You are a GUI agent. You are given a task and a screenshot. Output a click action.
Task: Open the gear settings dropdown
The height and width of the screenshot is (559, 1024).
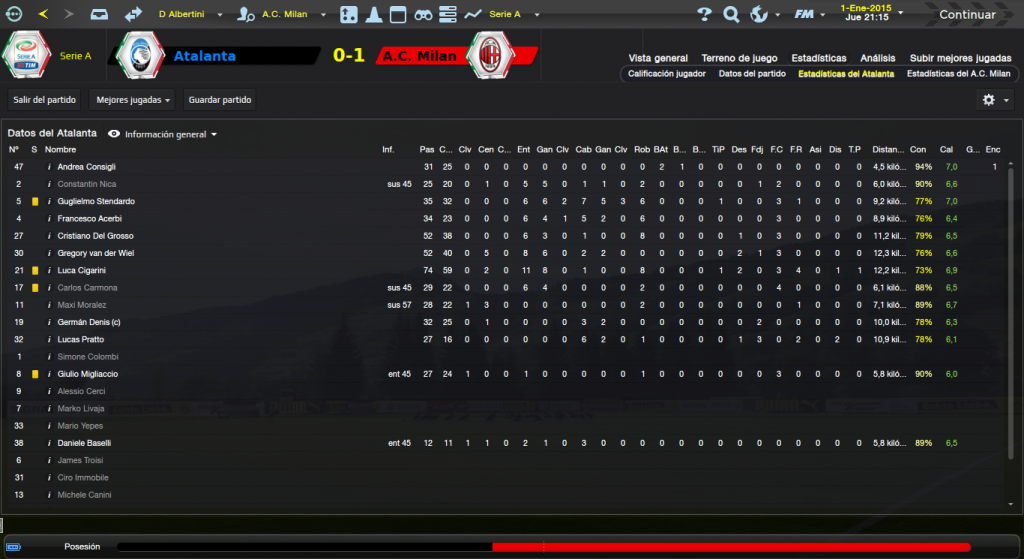(994, 100)
